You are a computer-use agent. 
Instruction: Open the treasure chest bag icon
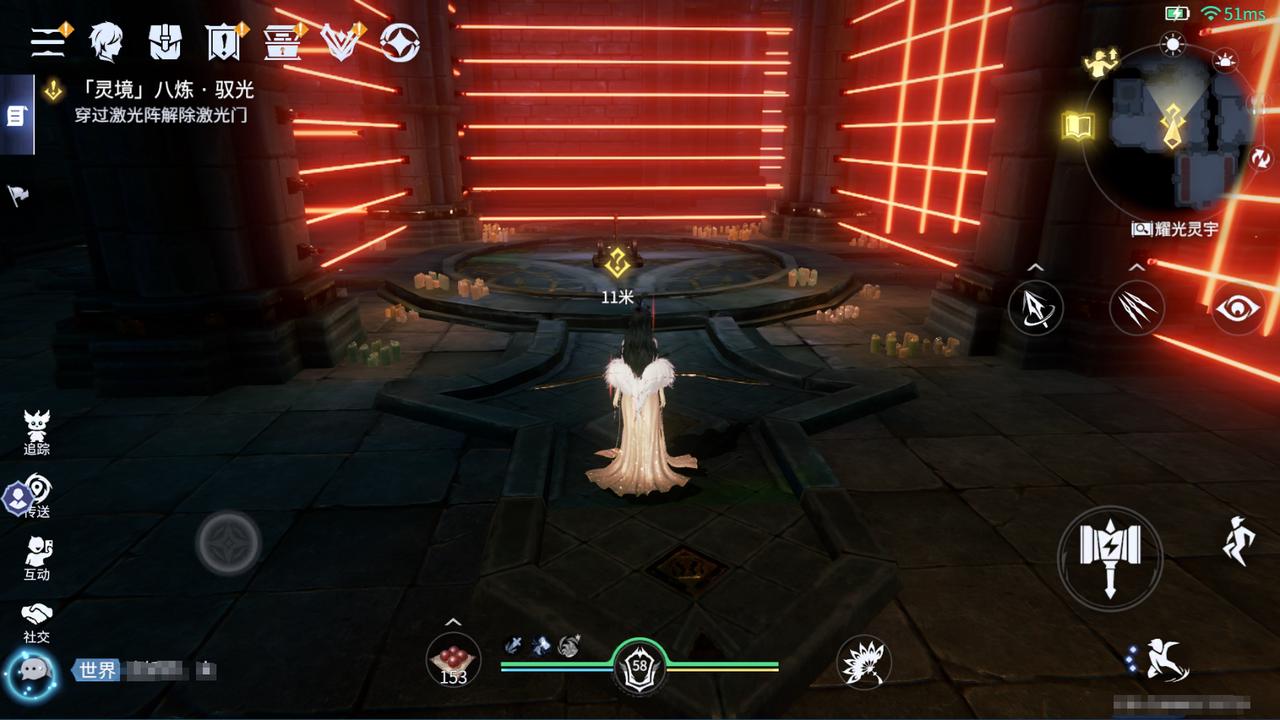(x=165, y=41)
